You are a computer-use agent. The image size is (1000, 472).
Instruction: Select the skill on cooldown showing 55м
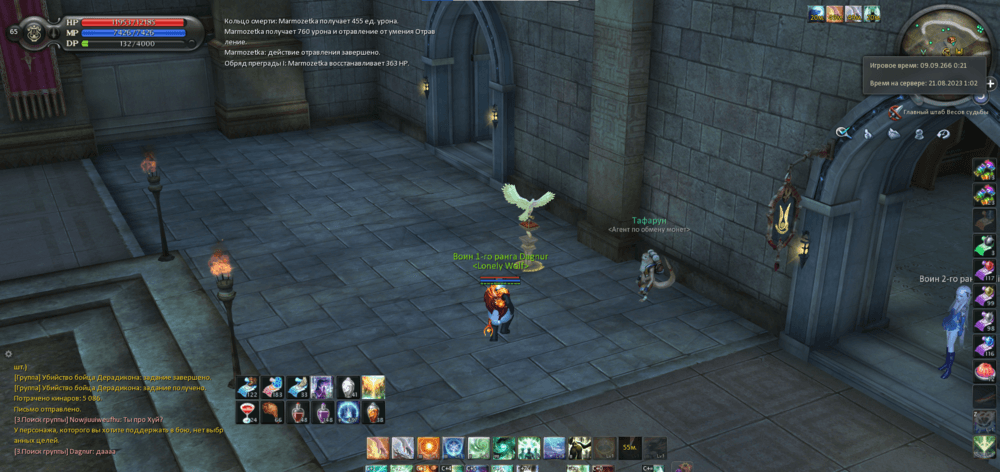629,447
